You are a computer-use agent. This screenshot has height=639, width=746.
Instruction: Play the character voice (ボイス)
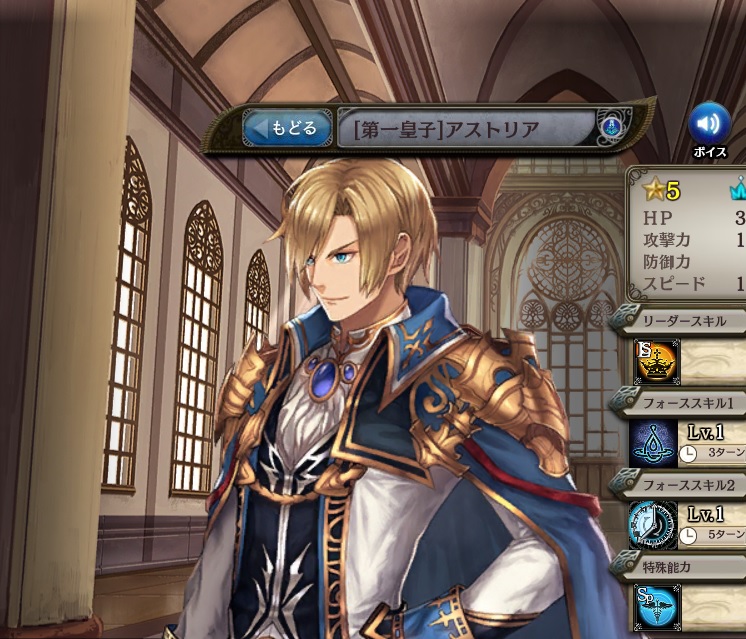point(709,124)
